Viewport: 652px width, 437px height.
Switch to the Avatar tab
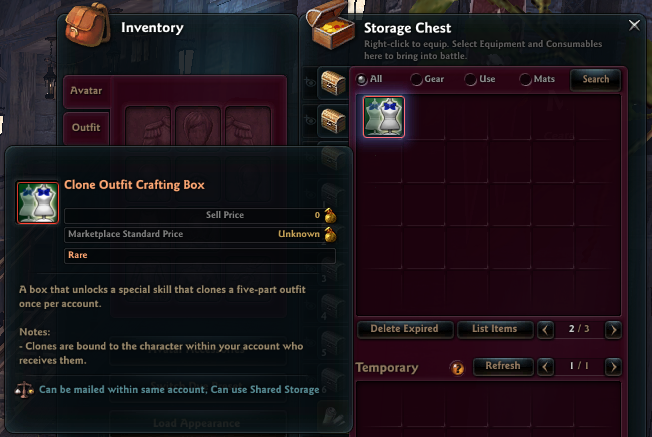coord(86,91)
